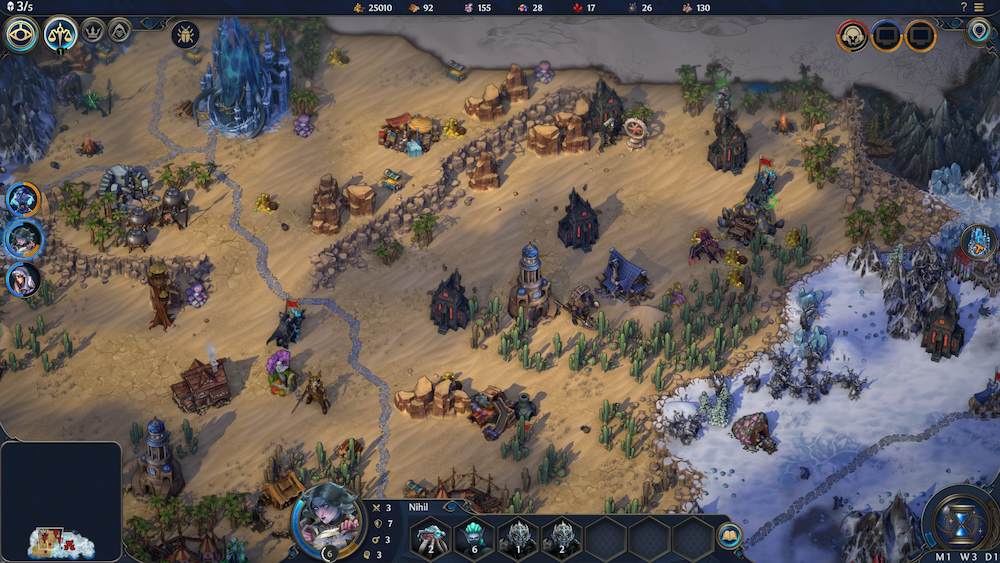1000x563 pixels.
Task: Select the armored unit stack of 1
Action: (518, 538)
